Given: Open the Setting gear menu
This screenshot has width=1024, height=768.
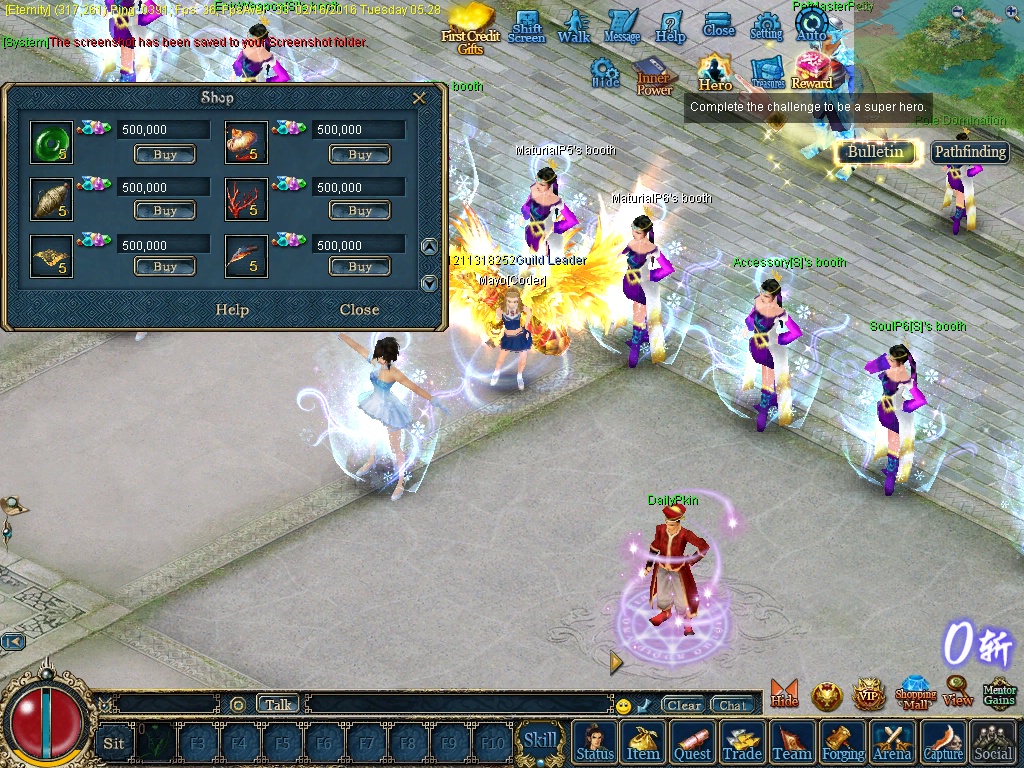Looking at the screenshot, I should coord(766,26).
